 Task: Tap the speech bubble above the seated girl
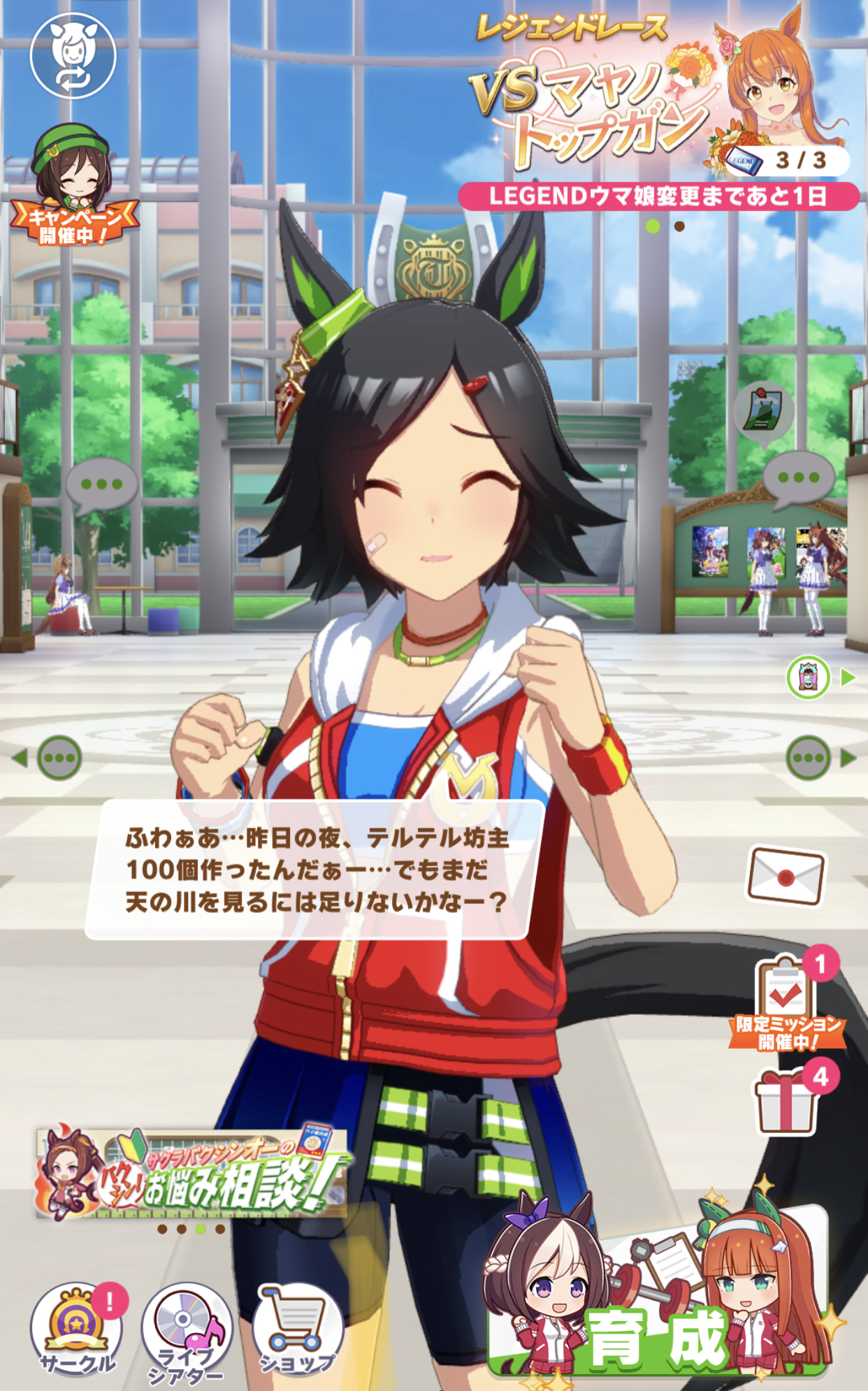pyautogui.click(x=101, y=485)
